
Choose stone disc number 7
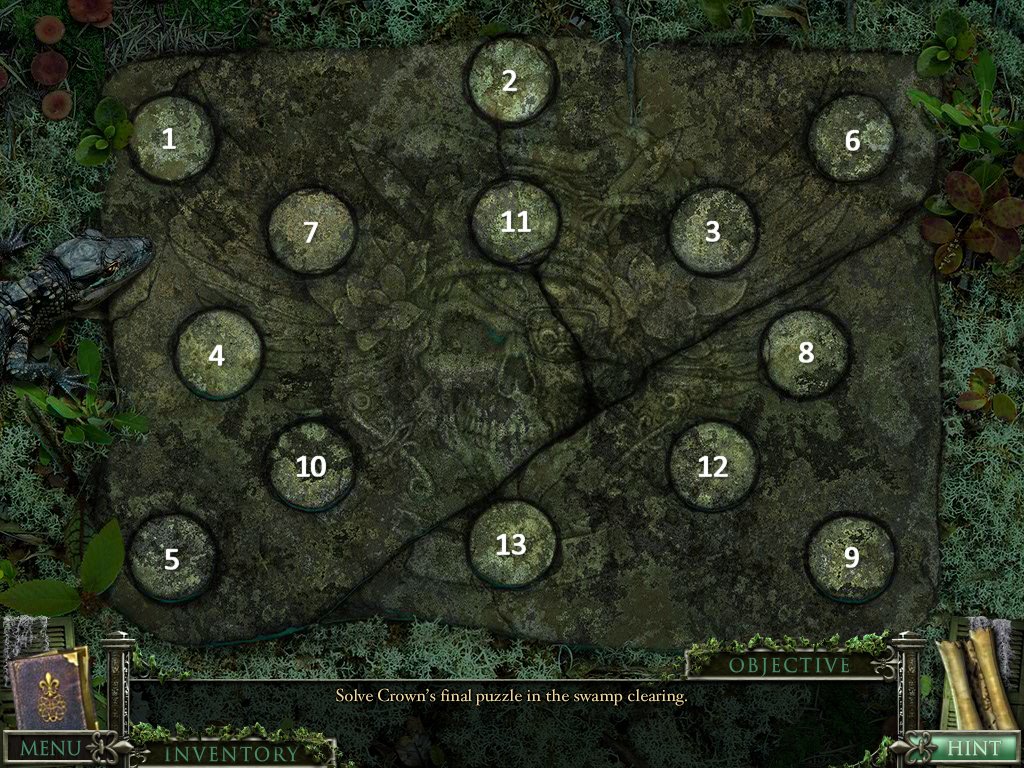pyautogui.click(x=311, y=231)
